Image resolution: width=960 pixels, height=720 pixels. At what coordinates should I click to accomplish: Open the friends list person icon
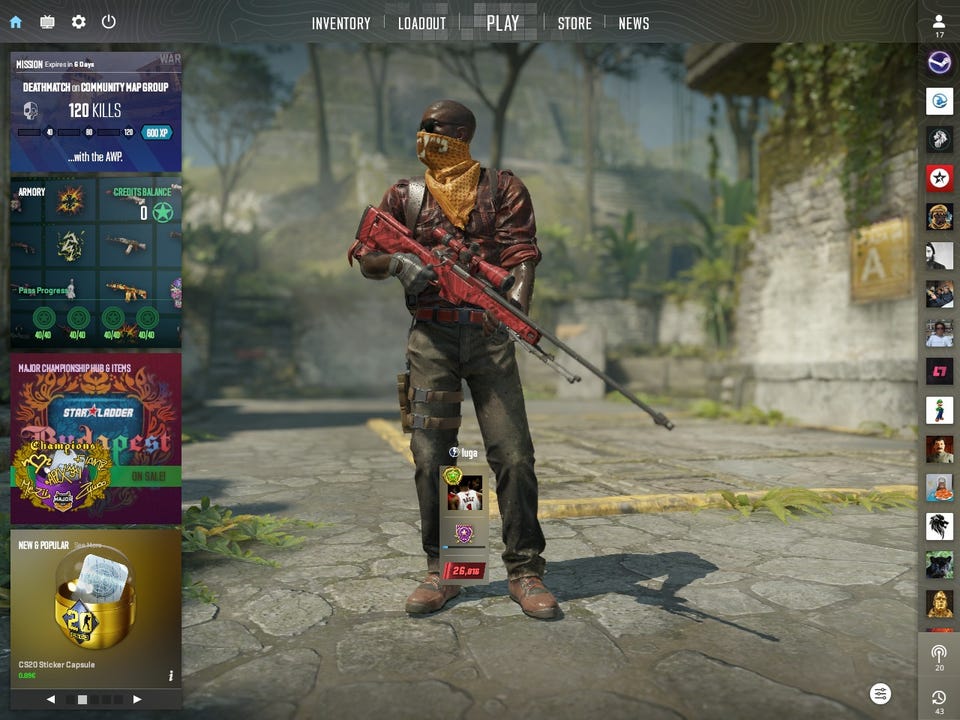939,22
